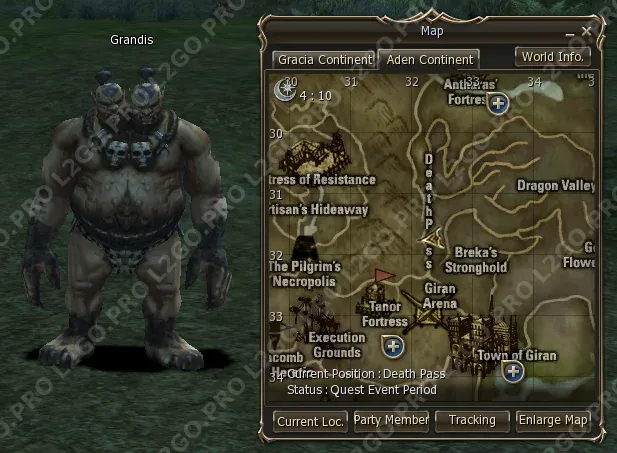Screen dimensions: 617x453
Task: Show party members on the map
Action: pyautogui.click(x=391, y=420)
